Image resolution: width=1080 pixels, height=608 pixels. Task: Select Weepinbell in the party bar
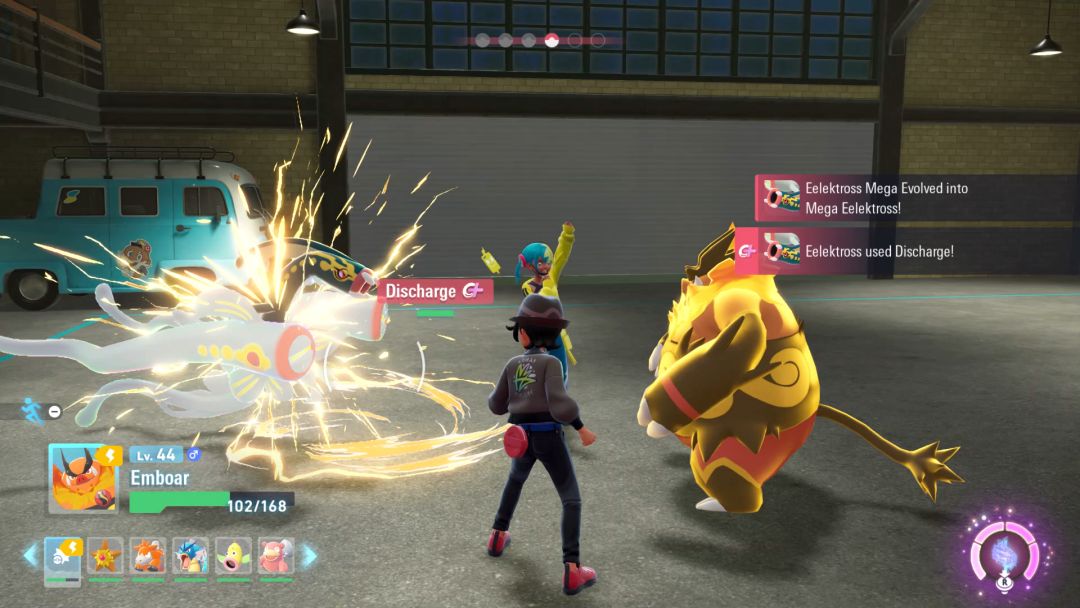coord(233,556)
